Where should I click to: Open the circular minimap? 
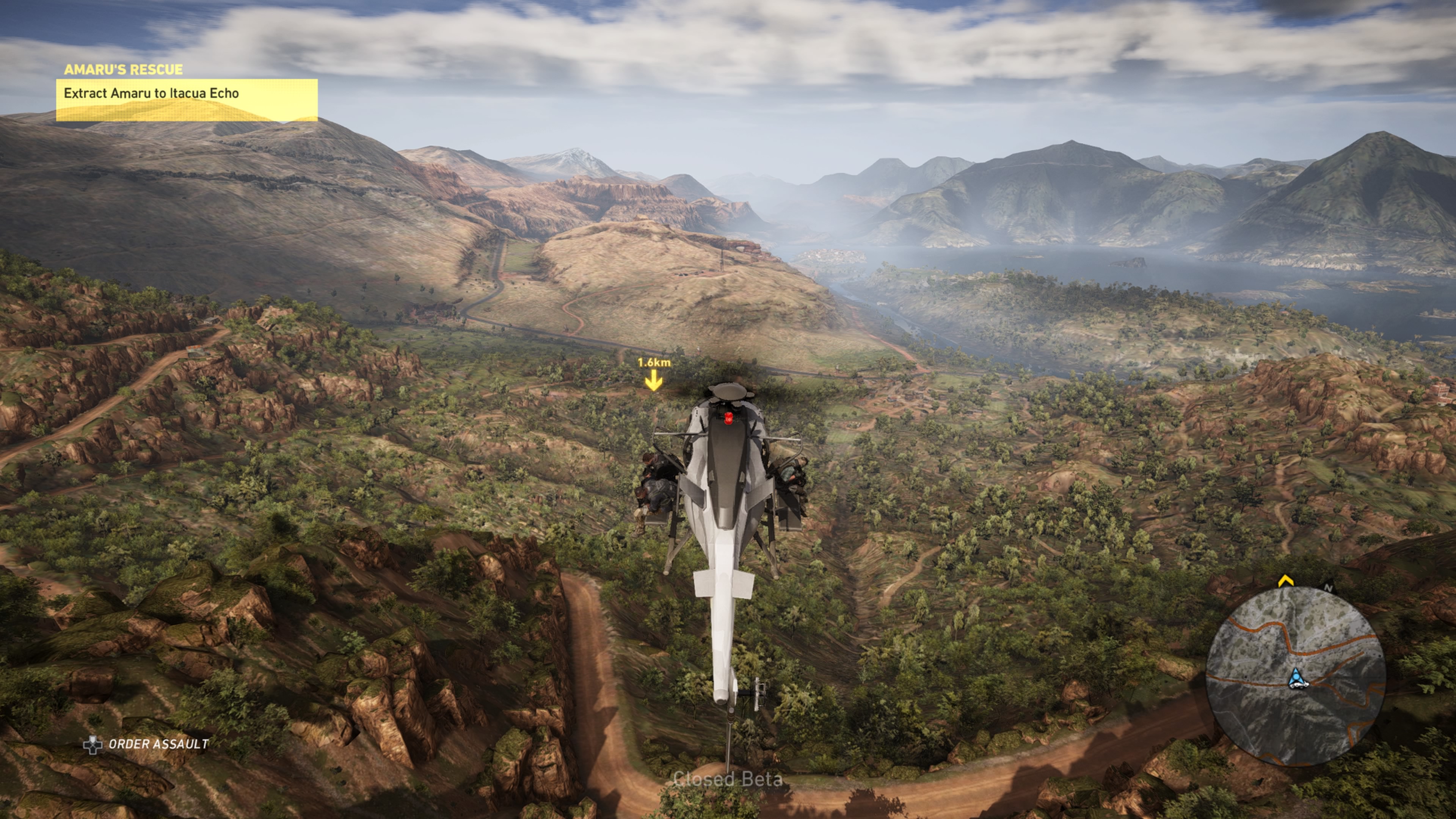[x=1295, y=676]
